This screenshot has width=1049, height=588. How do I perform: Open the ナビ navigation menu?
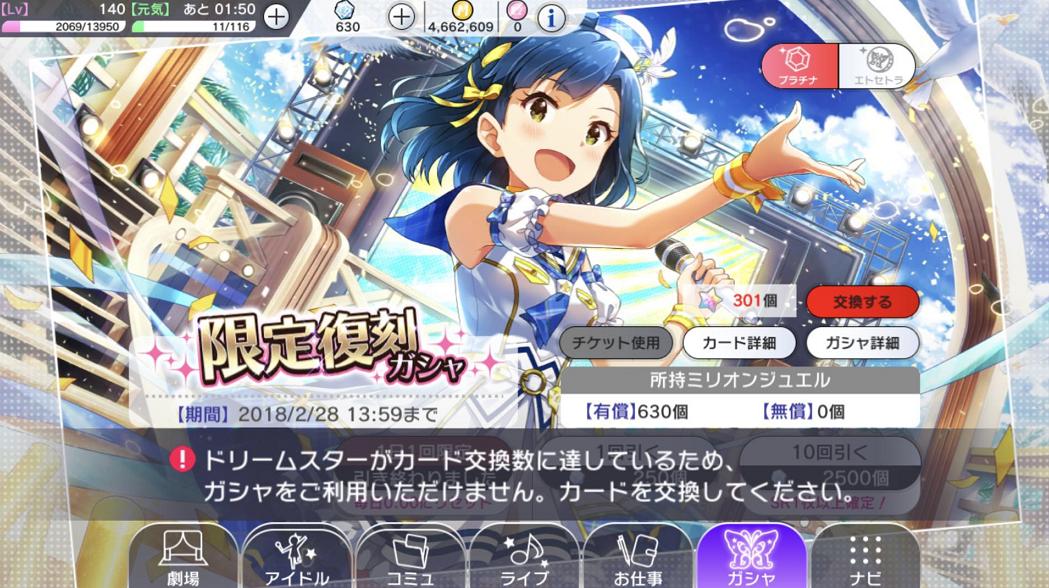tap(866, 557)
